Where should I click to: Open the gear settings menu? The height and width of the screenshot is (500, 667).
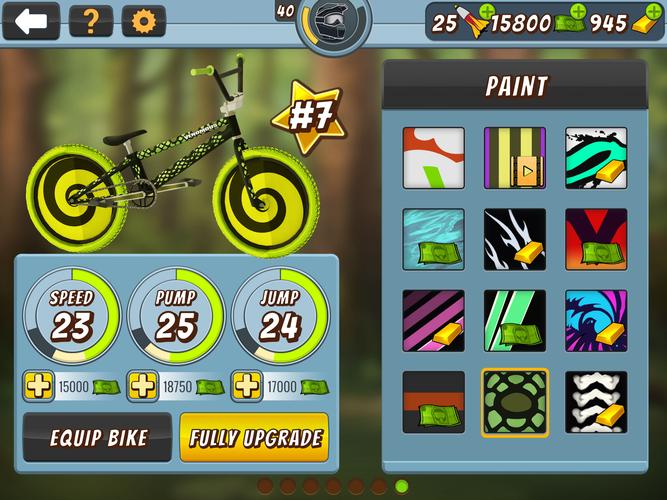[144, 21]
